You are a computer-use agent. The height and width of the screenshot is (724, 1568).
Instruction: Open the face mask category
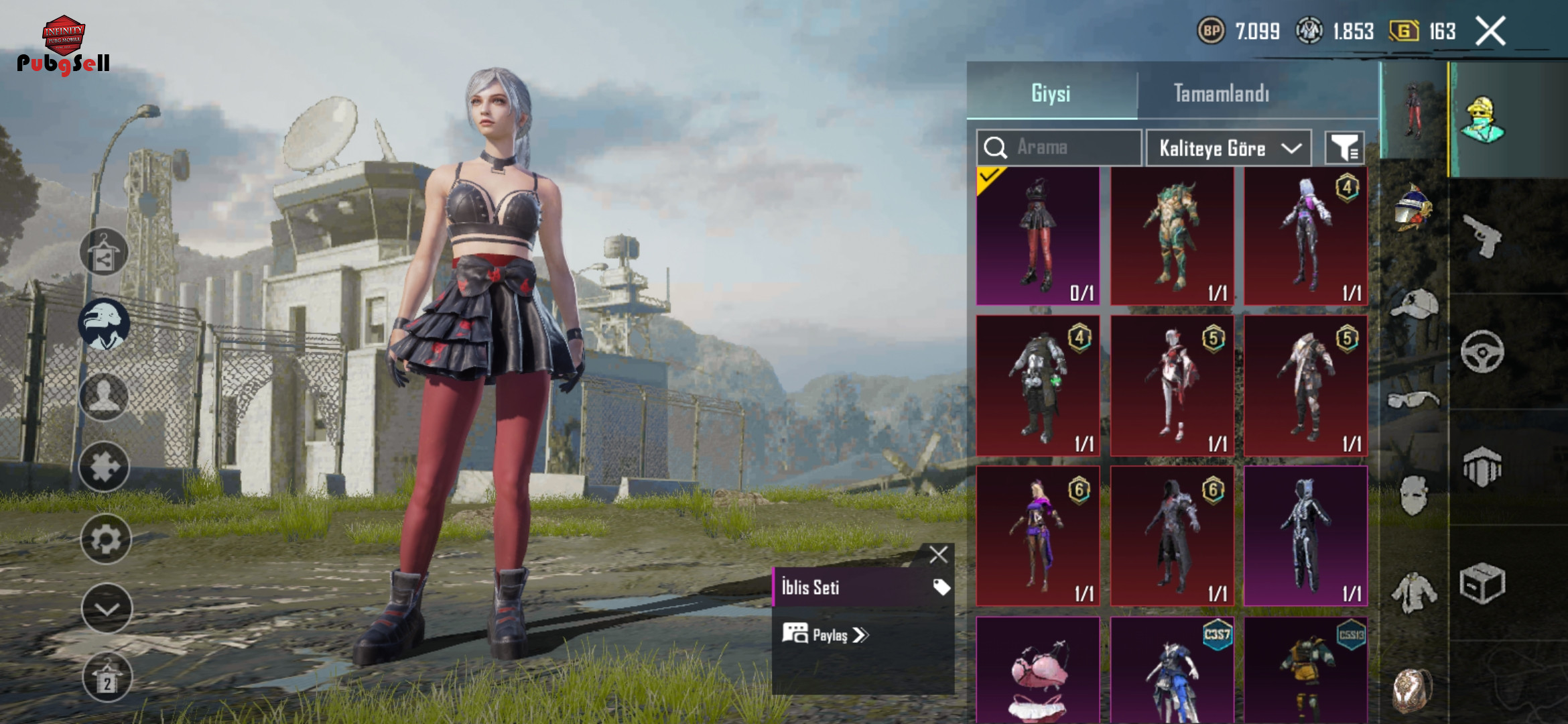coord(1413,495)
